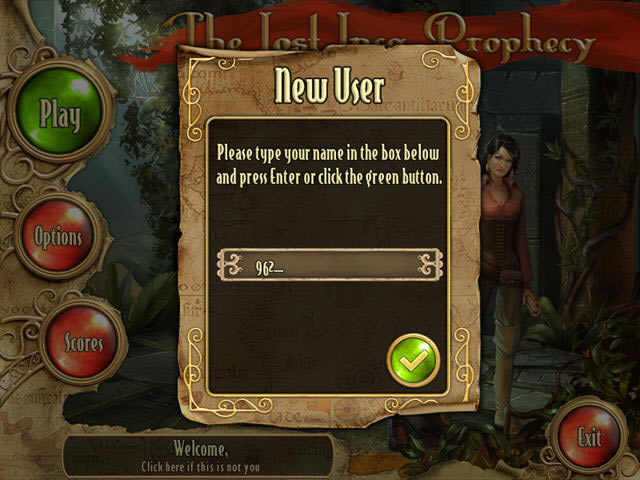The width and height of the screenshot is (640, 480).
Task: Click the green Play button
Action: pyautogui.click(x=59, y=114)
